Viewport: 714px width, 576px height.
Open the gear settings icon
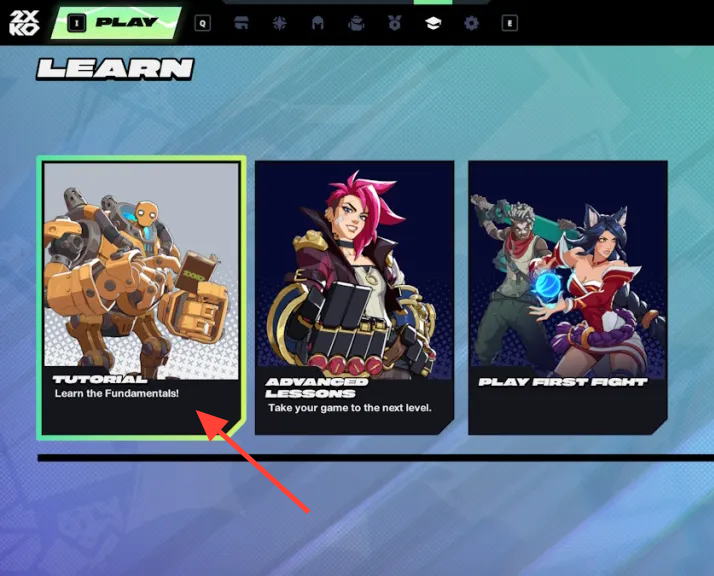[471, 22]
